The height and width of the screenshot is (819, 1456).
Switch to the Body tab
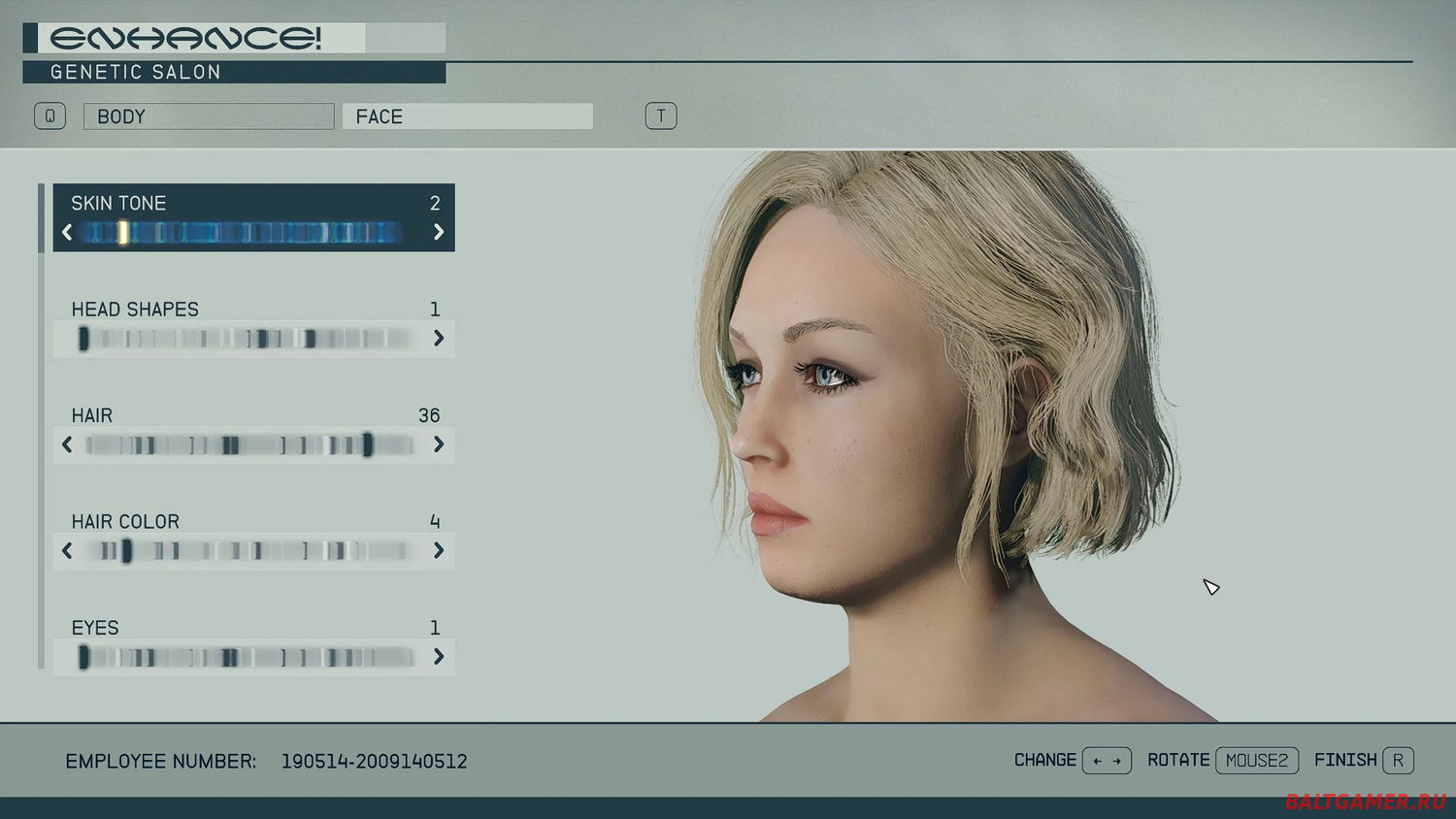(208, 116)
